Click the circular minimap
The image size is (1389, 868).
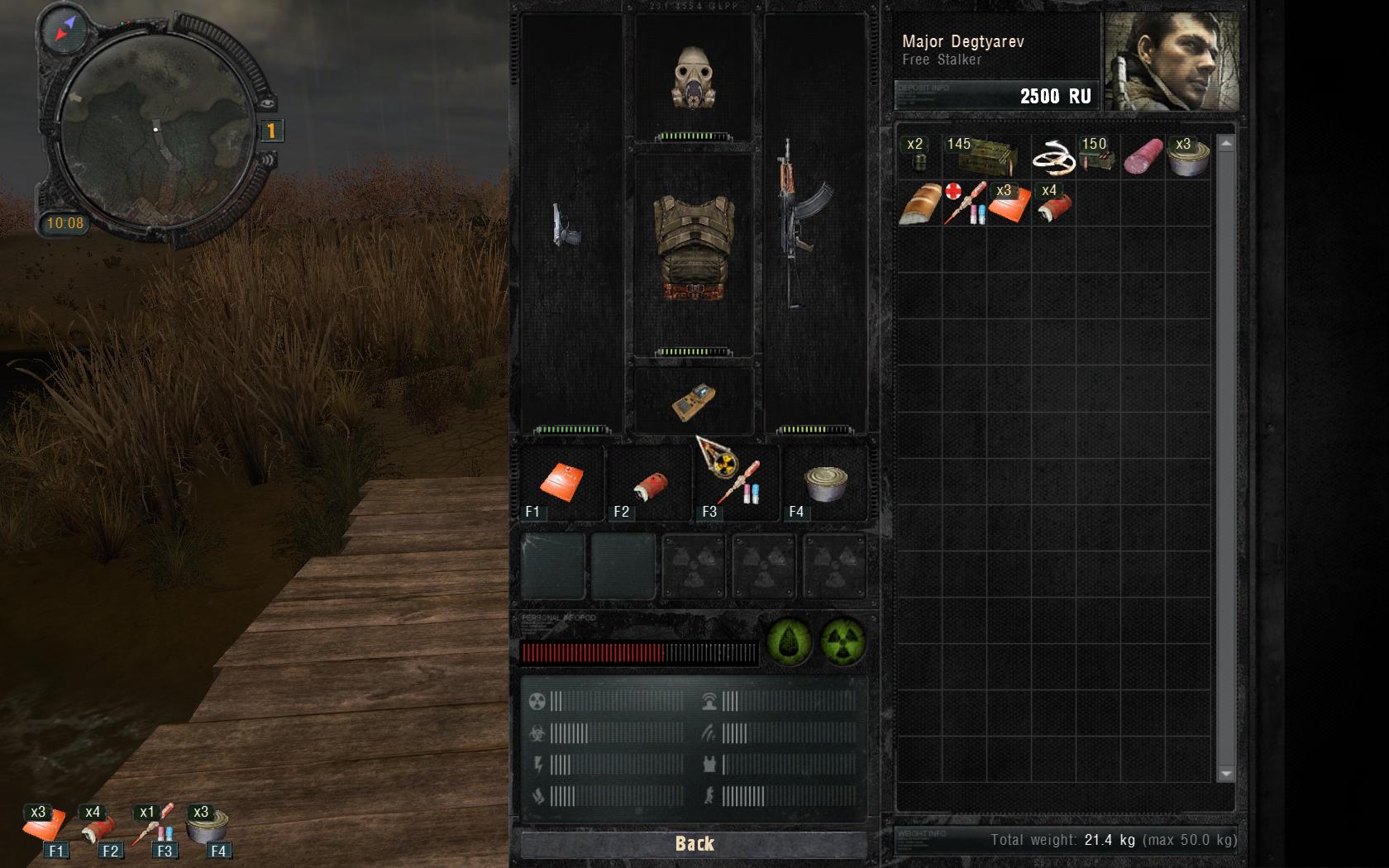(x=155, y=130)
